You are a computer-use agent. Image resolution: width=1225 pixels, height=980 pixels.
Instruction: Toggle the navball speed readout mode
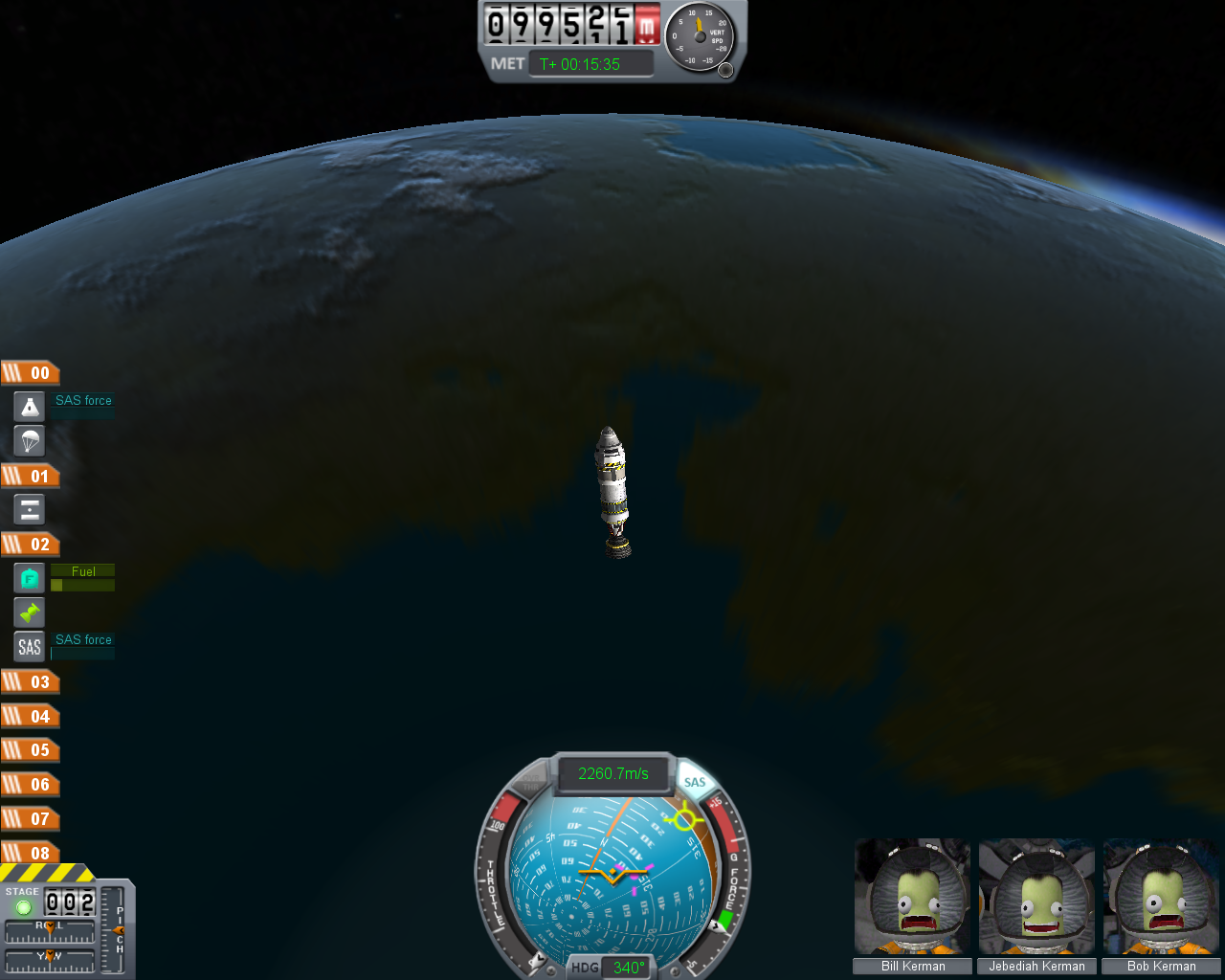click(x=612, y=773)
